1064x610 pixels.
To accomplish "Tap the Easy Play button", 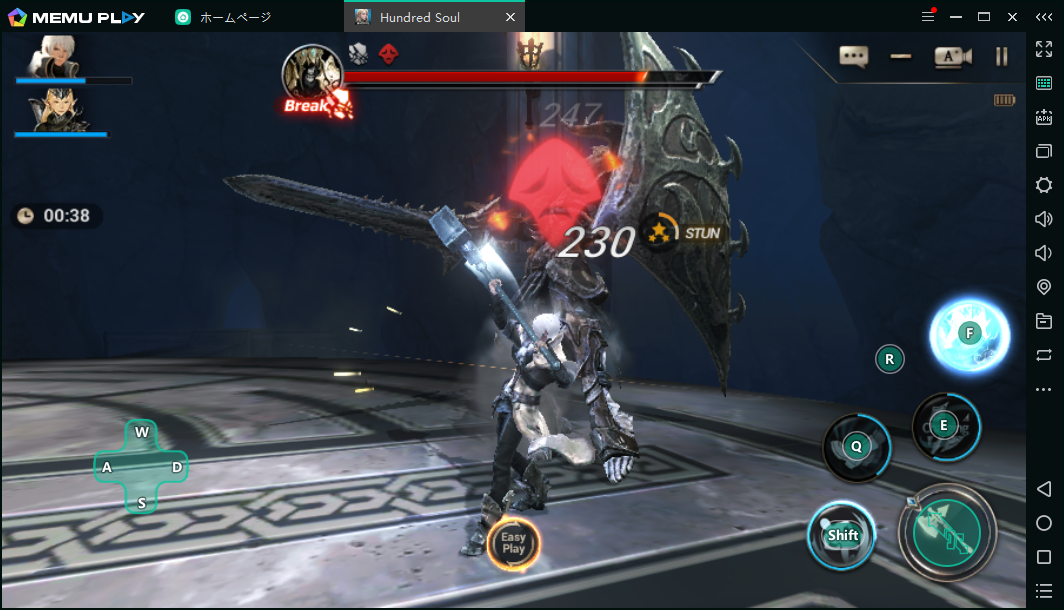I will [513, 543].
